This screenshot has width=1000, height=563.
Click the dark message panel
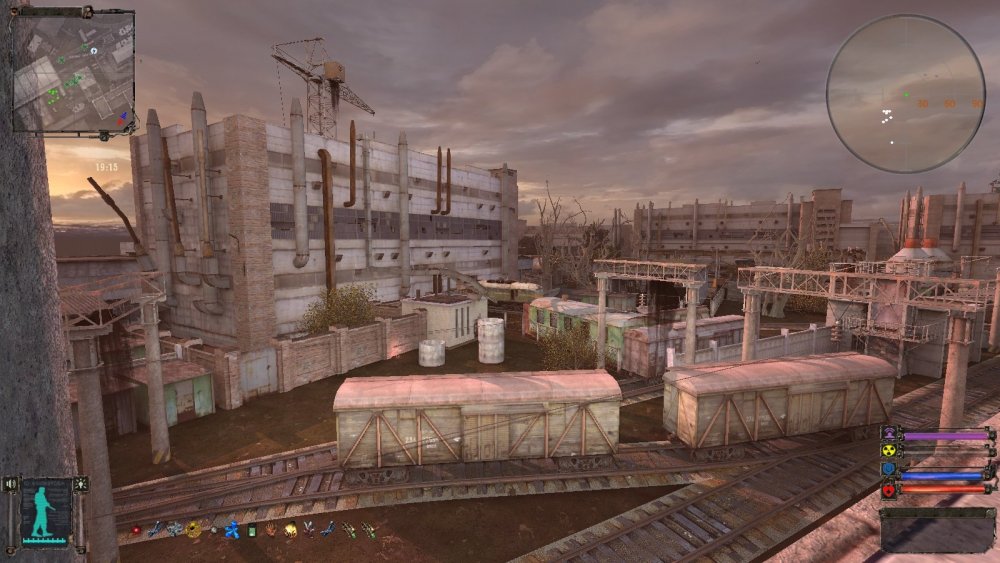[x=938, y=529]
